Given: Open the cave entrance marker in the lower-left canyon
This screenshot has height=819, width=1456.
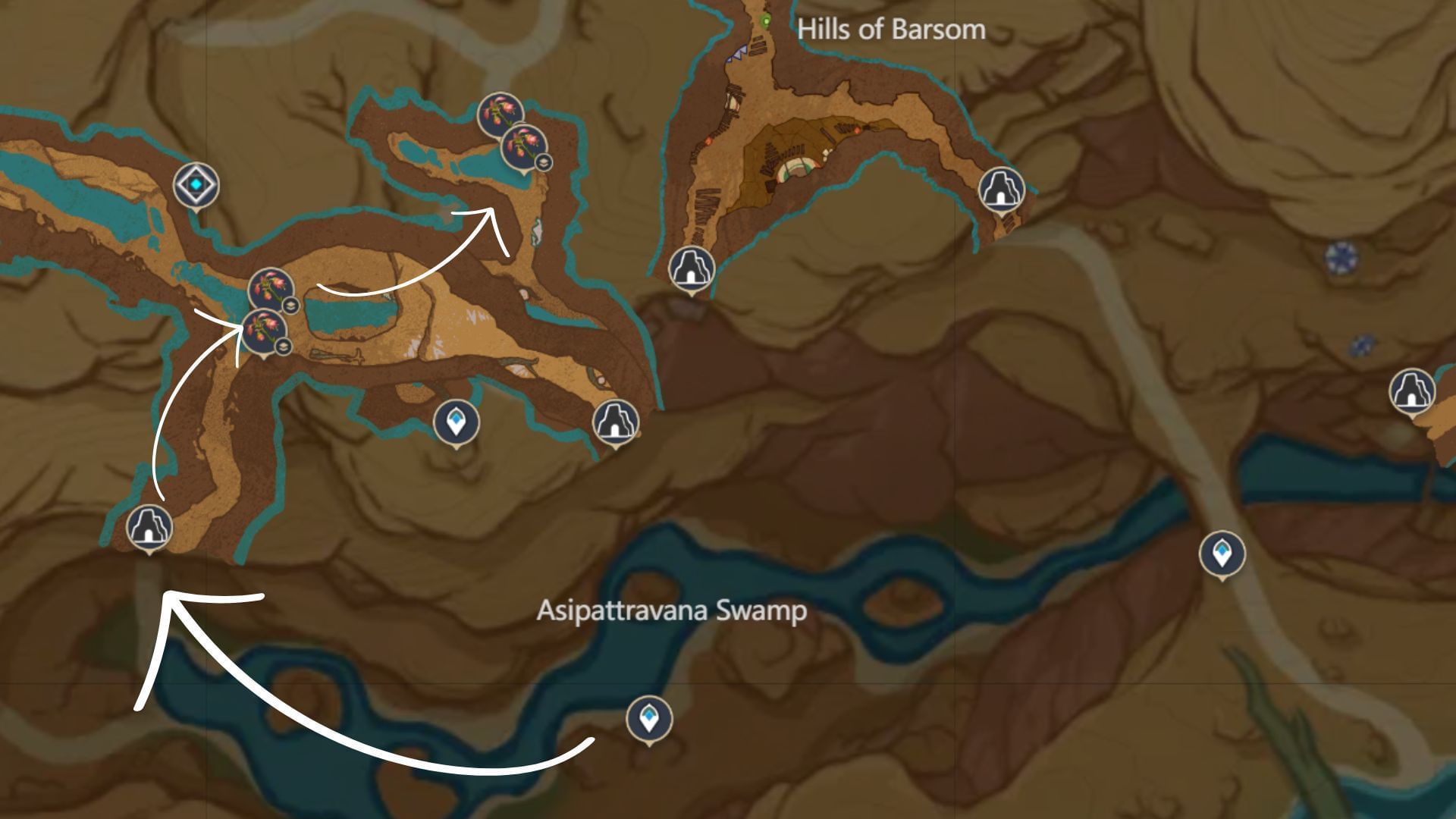Looking at the screenshot, I should click(x=151, y=527).
